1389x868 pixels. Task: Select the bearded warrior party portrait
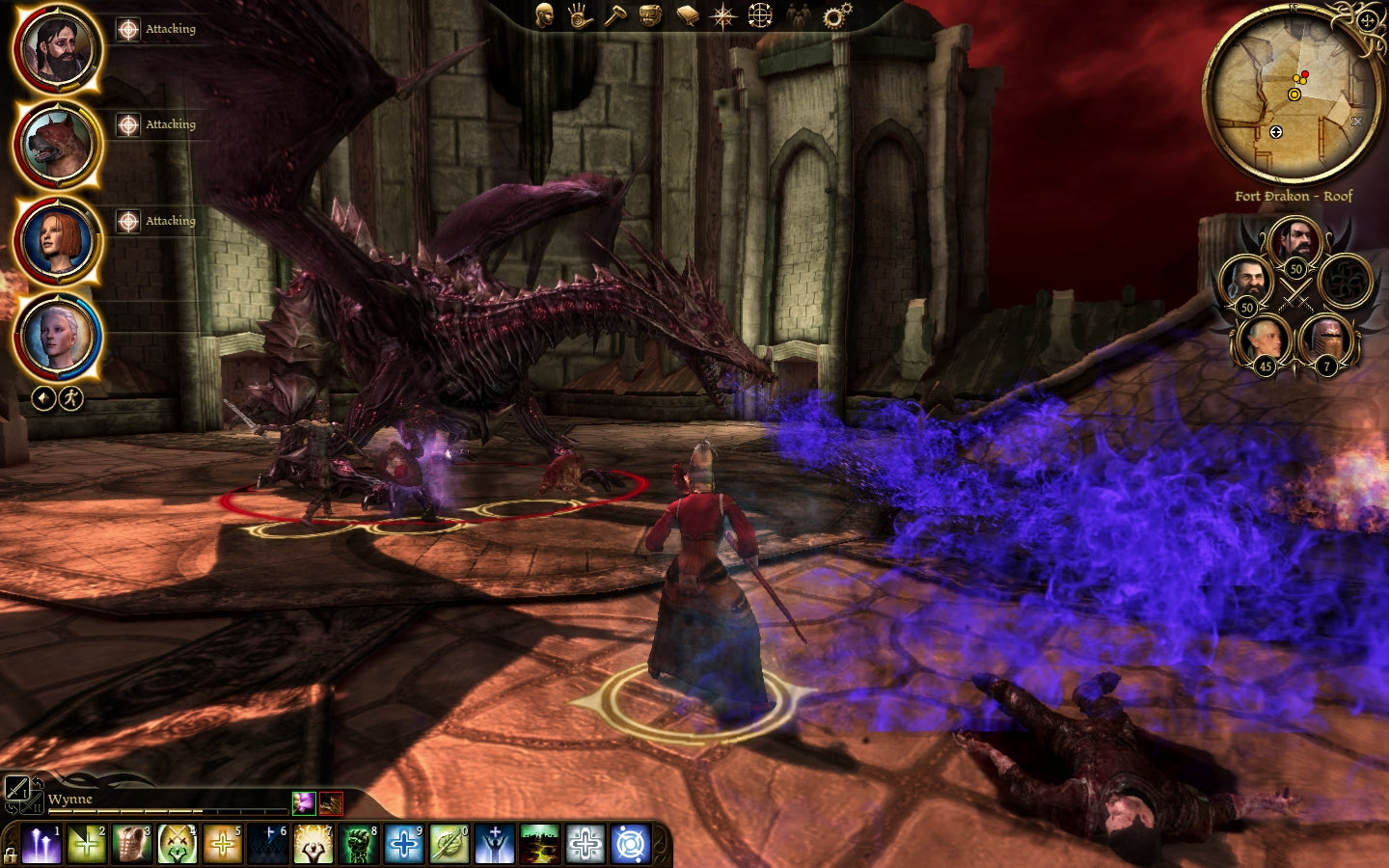pos(57,49)
